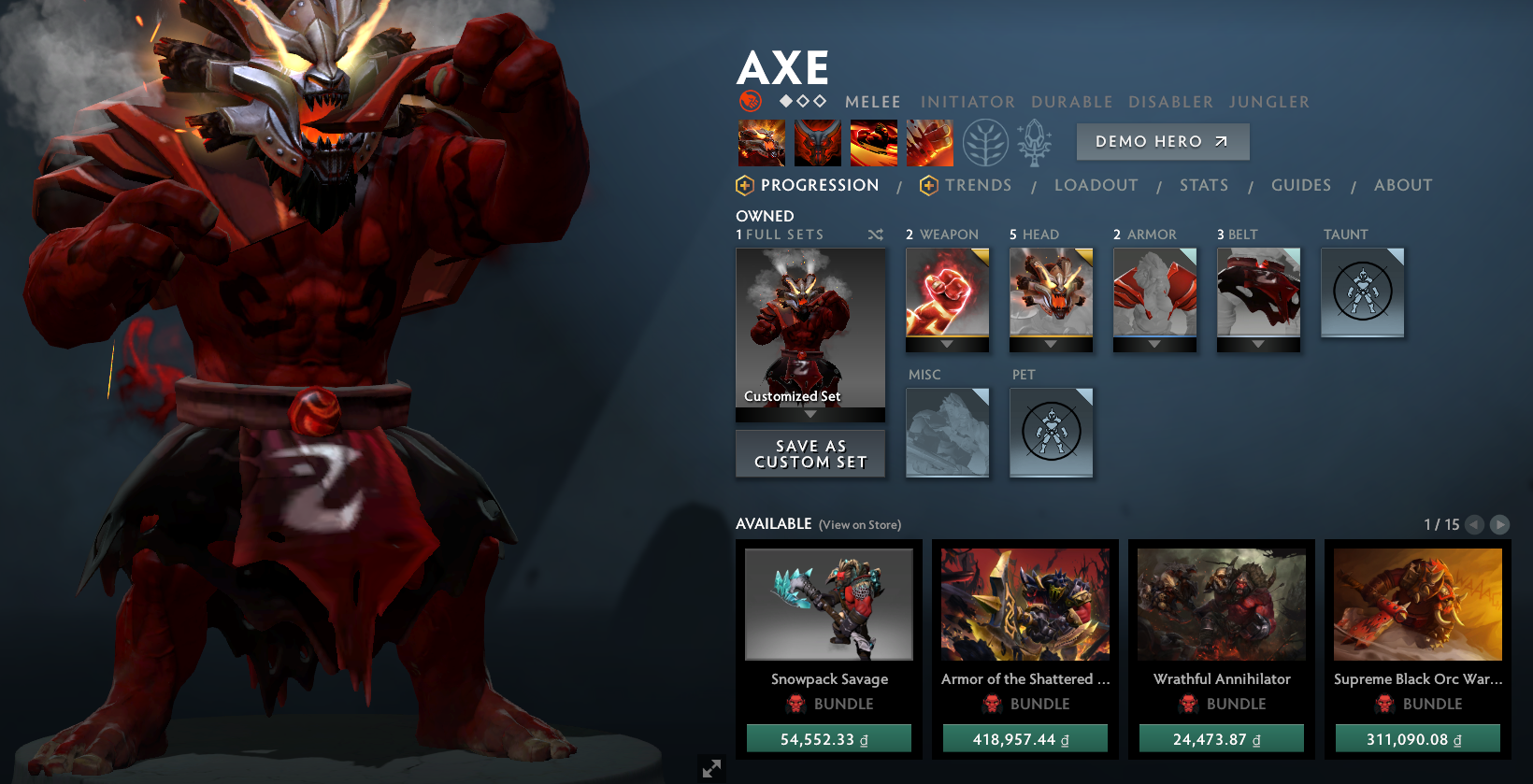
Task: Open the Culling Blade ability icon
Action: pyautogui.click(x=929, y=142)
